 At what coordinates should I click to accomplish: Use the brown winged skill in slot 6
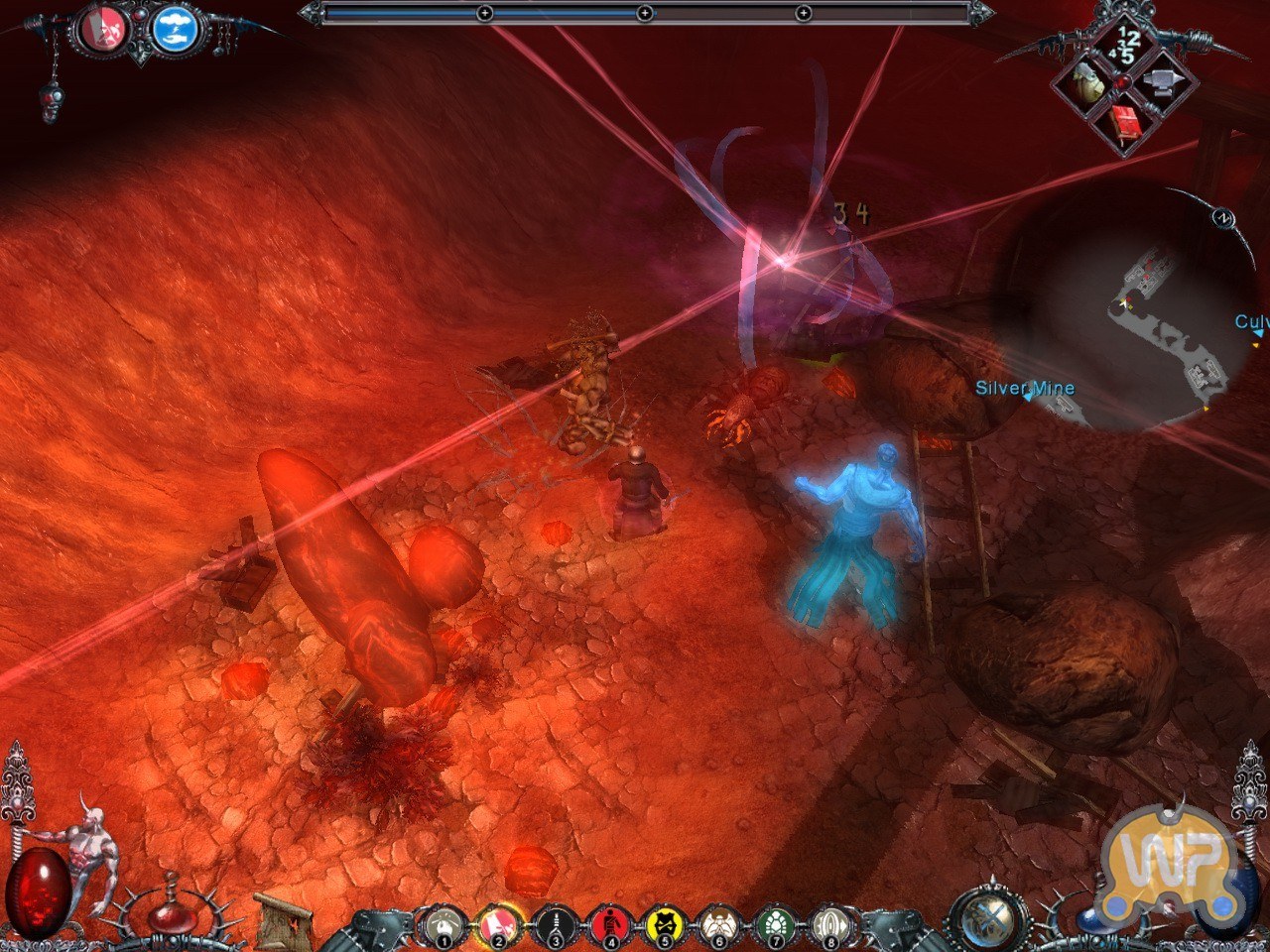point(718,926)
